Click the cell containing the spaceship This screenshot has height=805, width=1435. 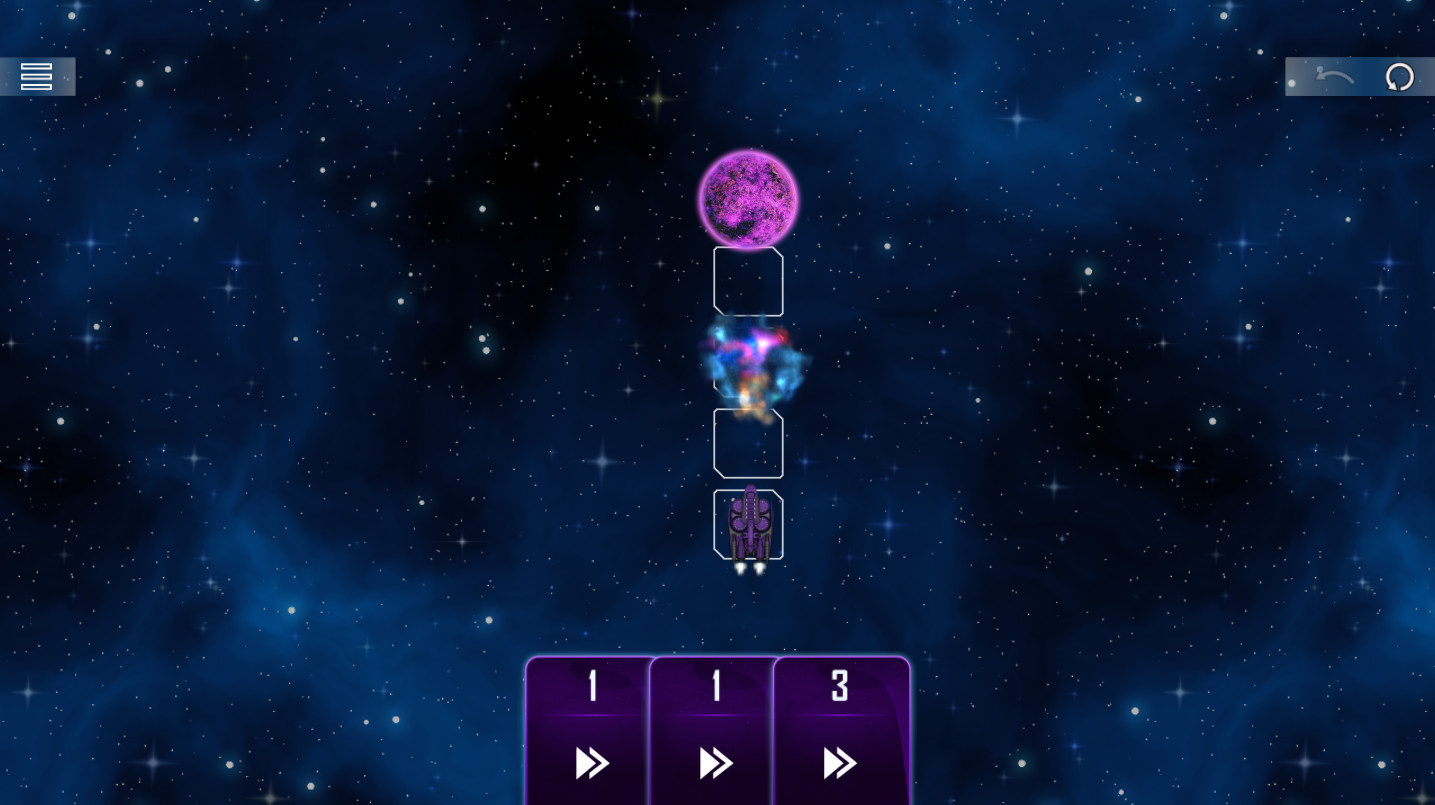pyautogui.click(x=749, y=524)
